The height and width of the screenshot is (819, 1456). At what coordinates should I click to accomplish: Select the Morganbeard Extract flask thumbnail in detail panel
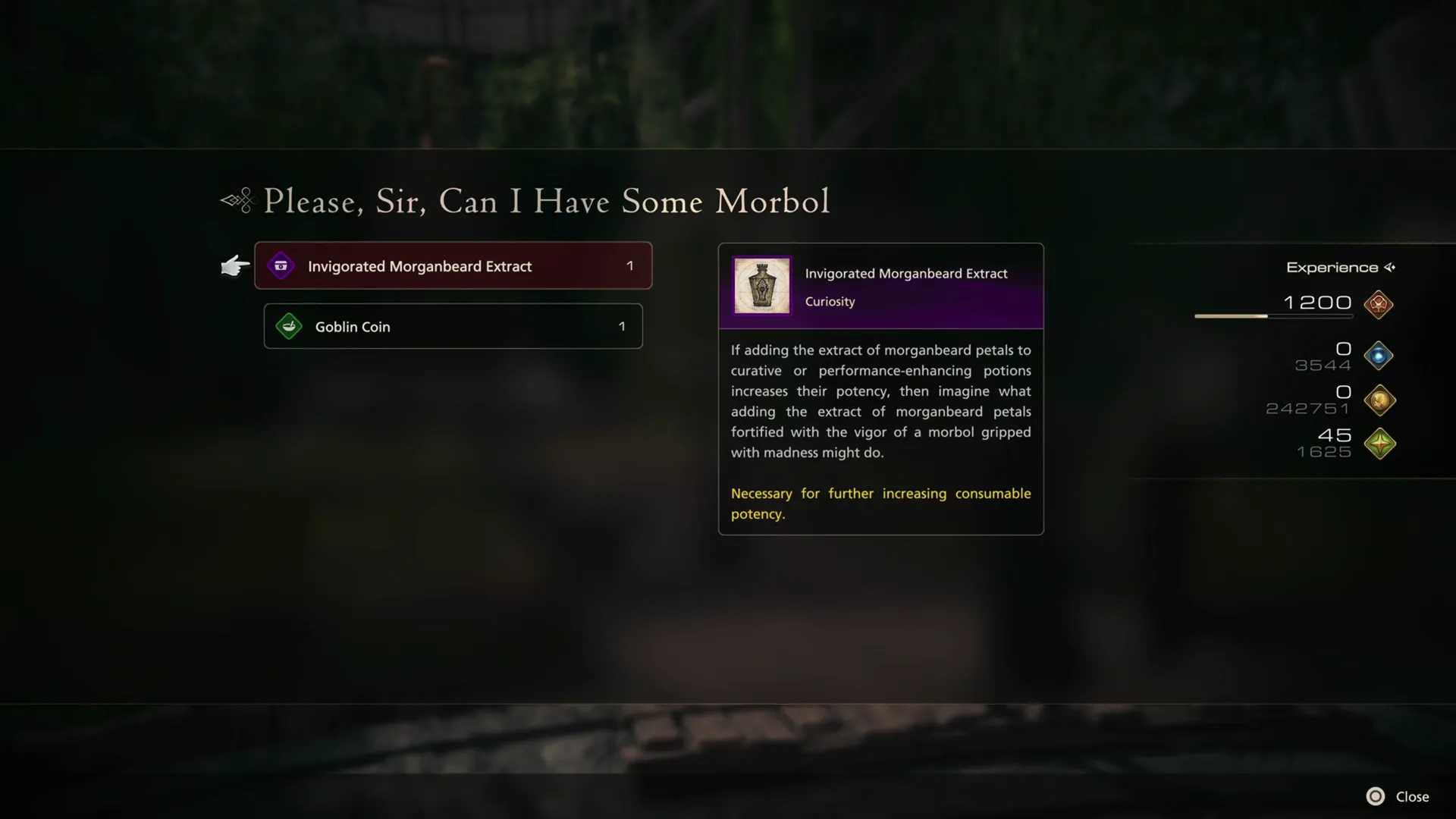coord(761,286)
